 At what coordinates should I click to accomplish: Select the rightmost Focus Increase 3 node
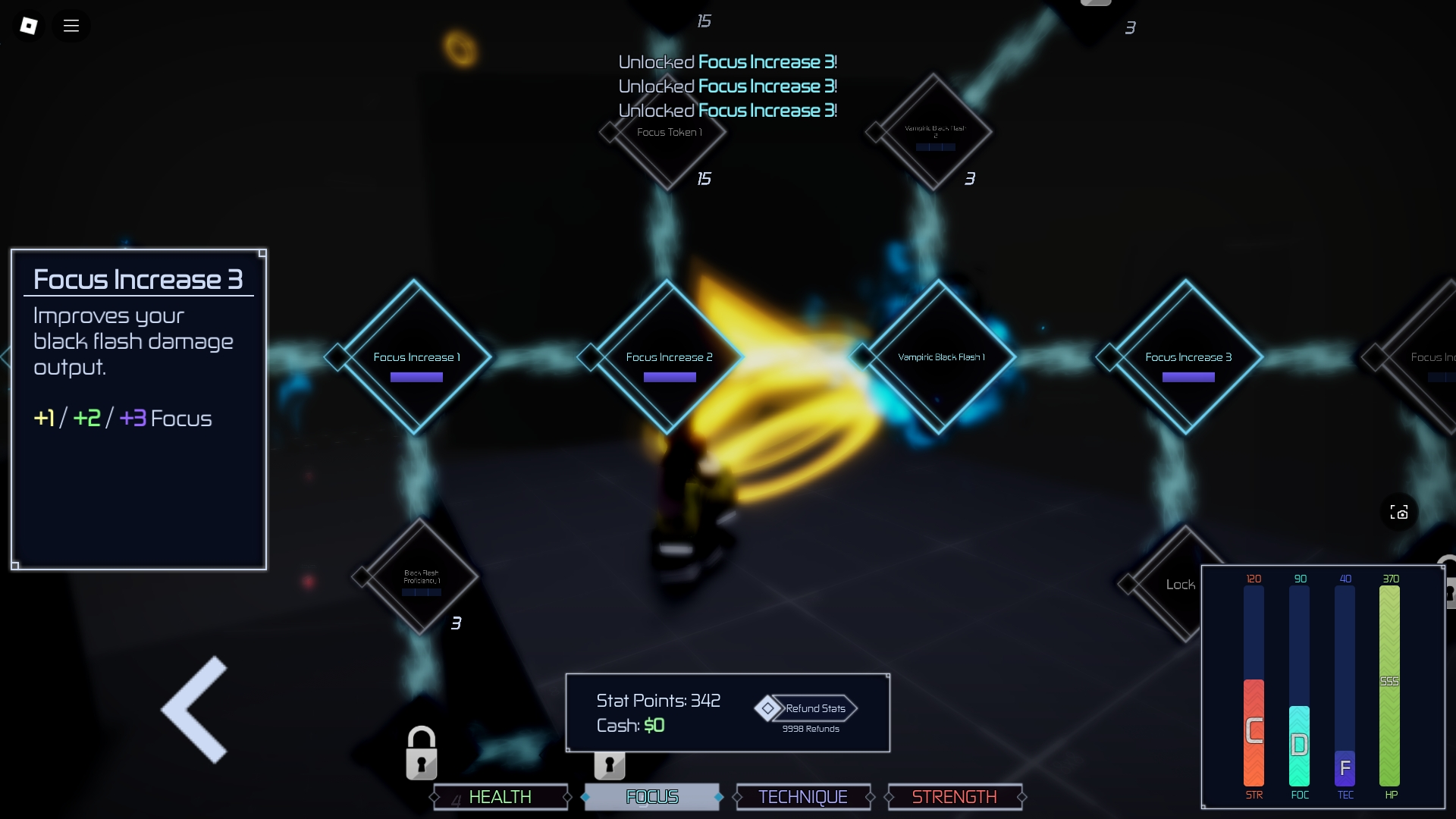(1188, 356)
